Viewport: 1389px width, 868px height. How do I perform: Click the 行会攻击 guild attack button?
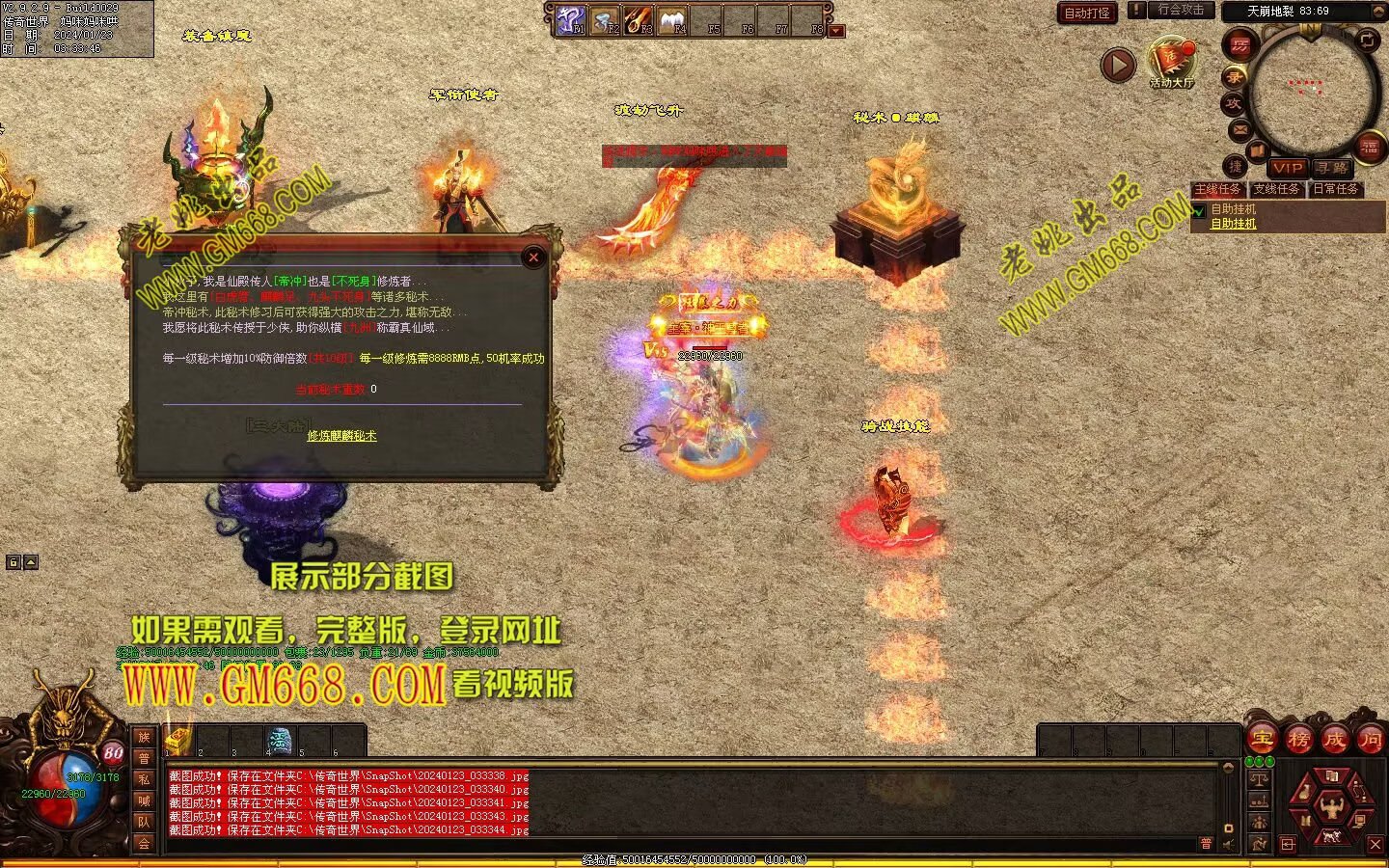(x=1180, y=10)
